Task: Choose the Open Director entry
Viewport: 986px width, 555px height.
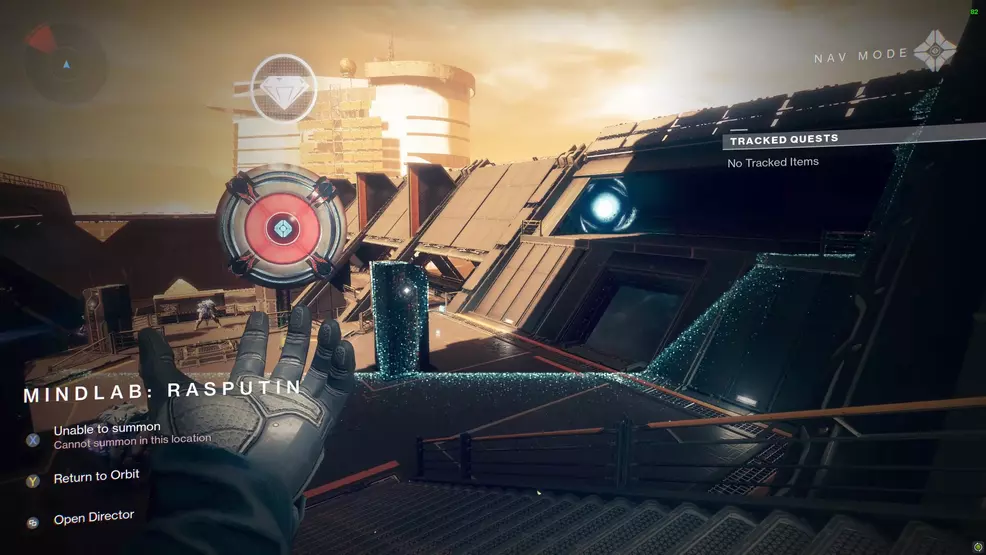Action: (x=93, y=518)
